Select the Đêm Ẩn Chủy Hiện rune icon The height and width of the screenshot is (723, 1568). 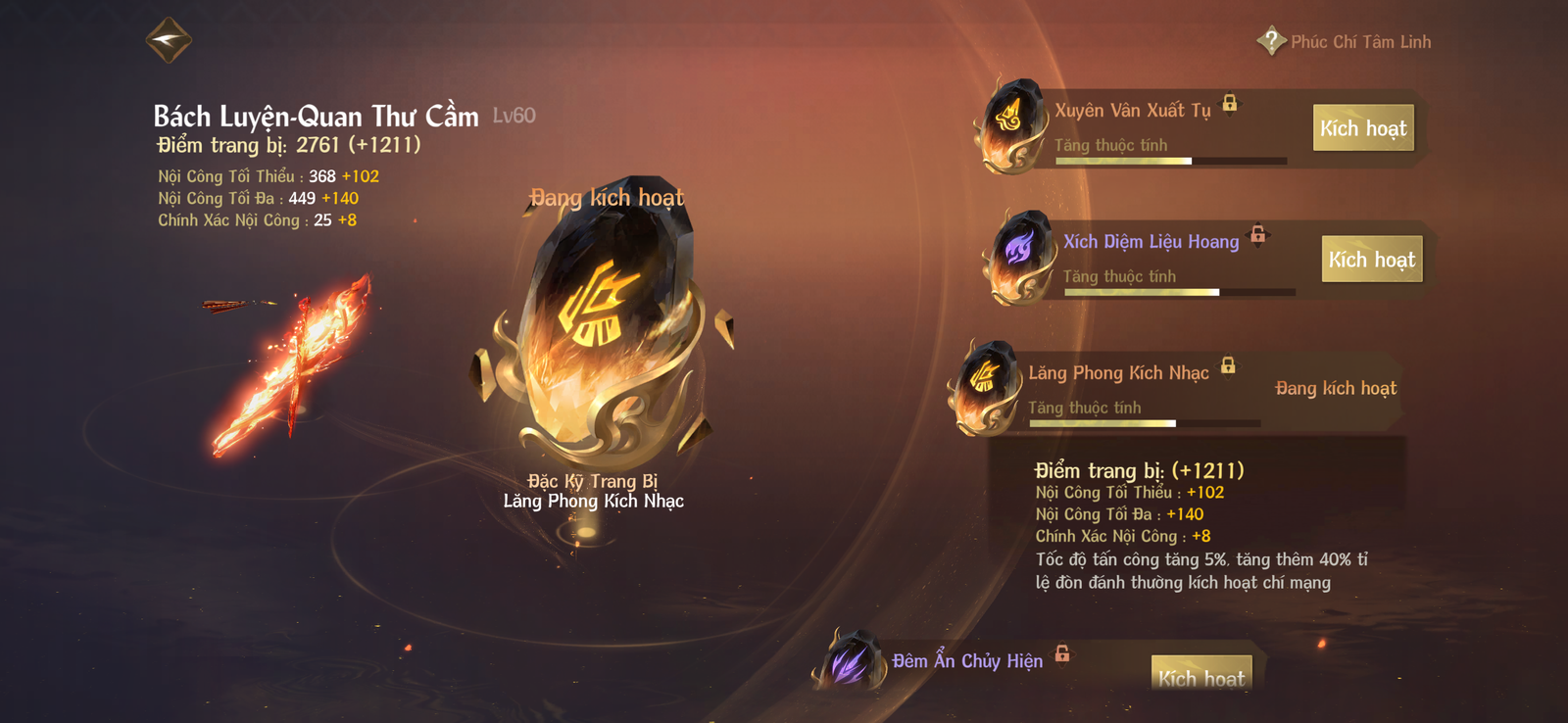click(x=850, y=661)
